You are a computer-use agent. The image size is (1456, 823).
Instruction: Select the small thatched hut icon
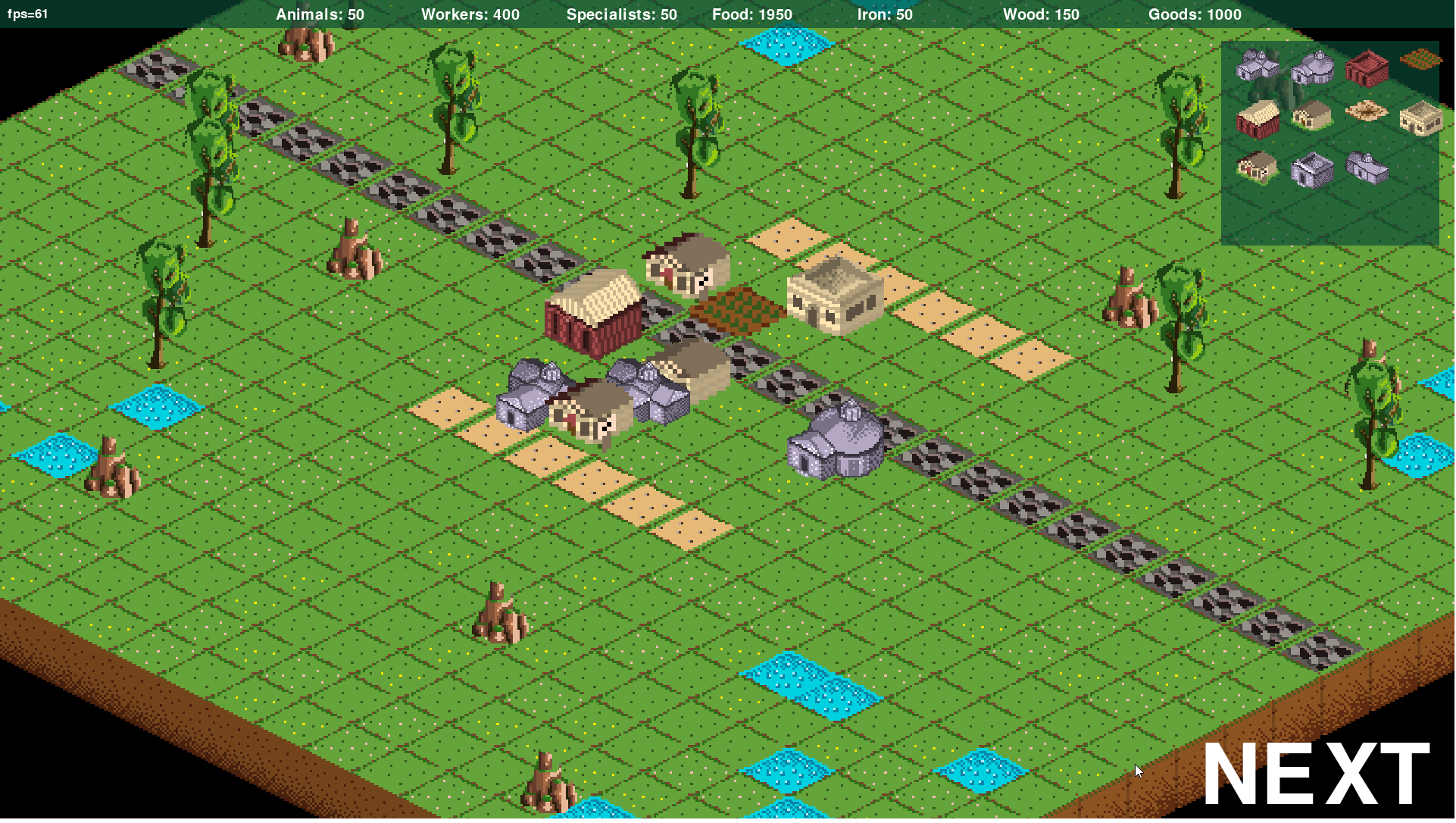pos(1256,169)
